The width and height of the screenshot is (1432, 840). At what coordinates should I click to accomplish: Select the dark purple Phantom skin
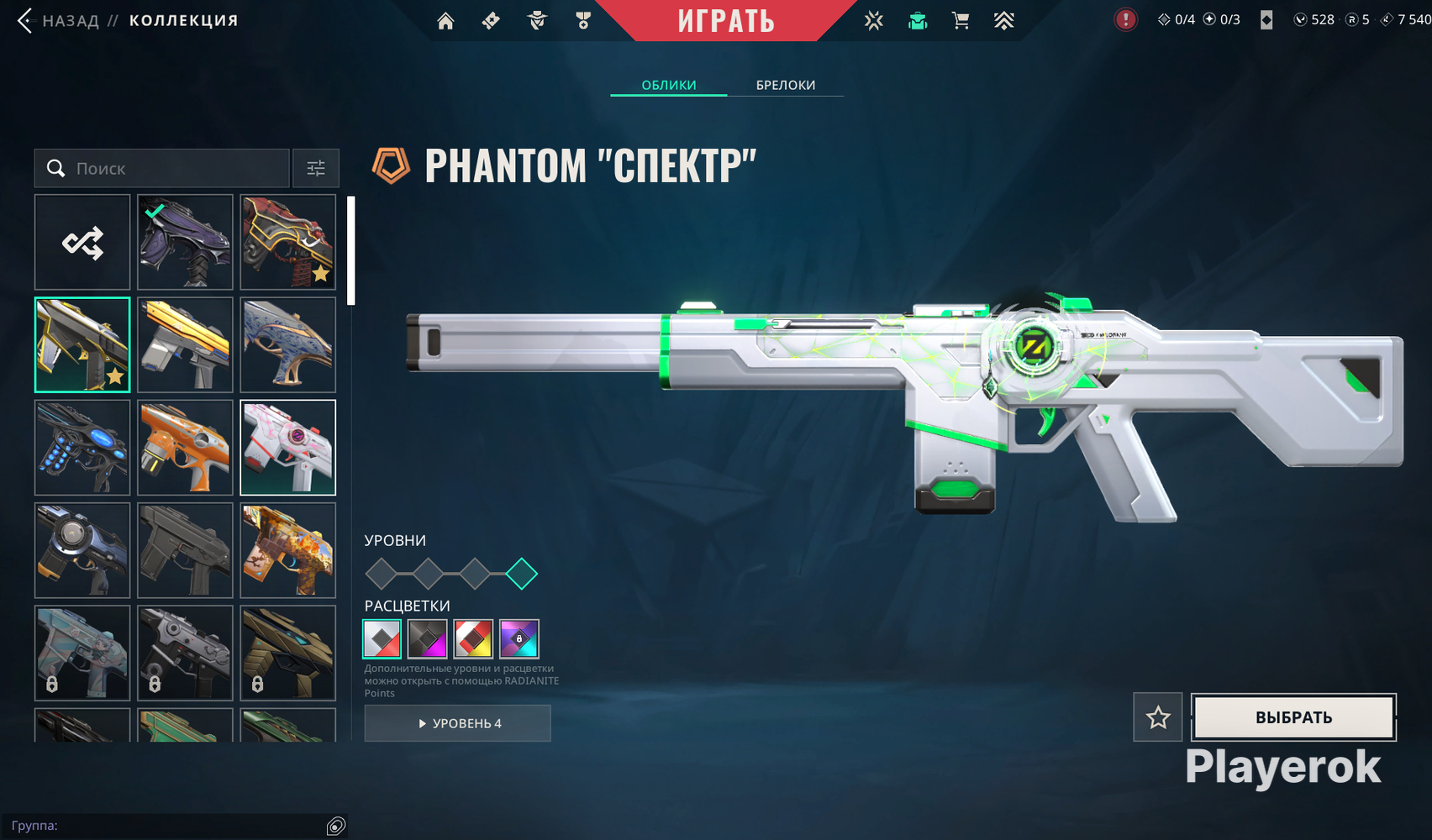[185, 243]
